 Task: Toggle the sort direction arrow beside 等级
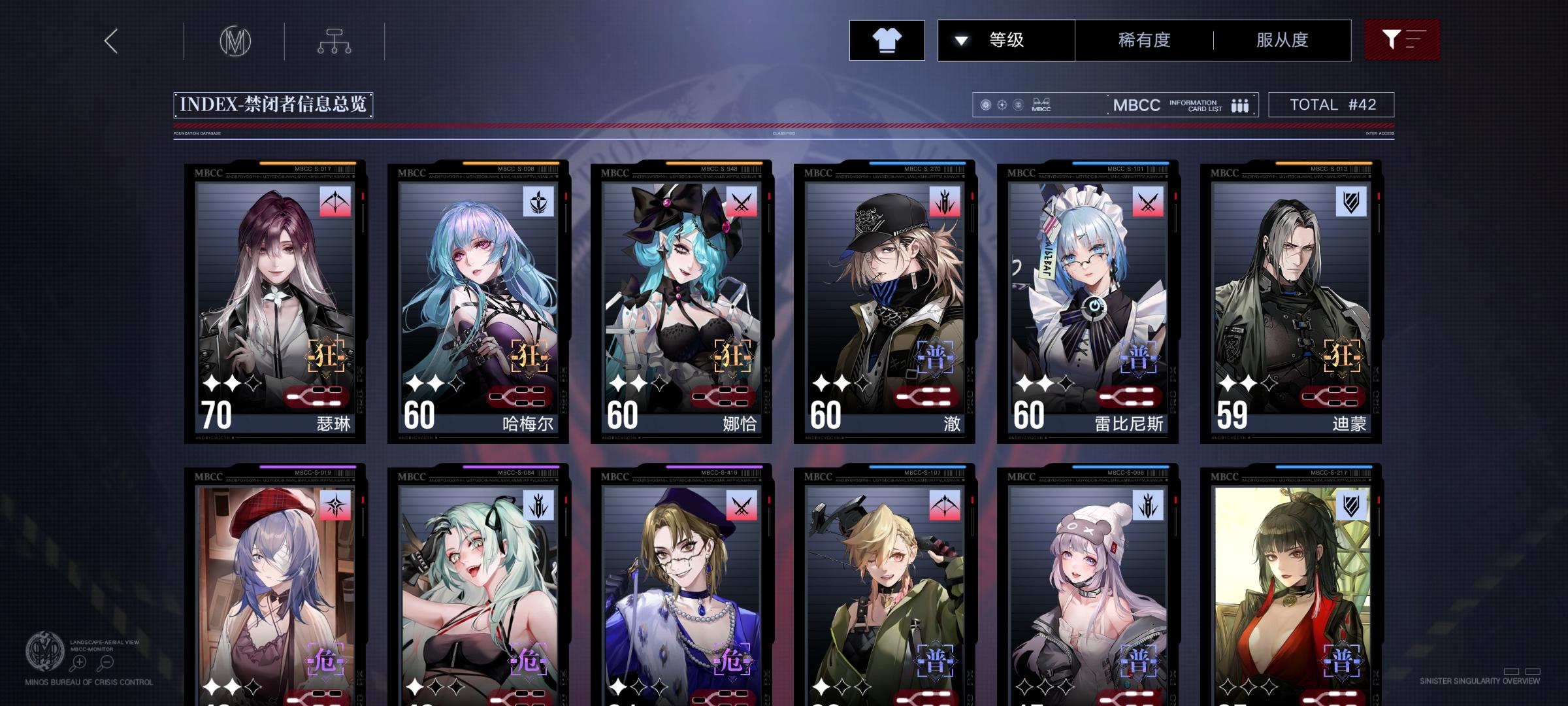(960, 40)
